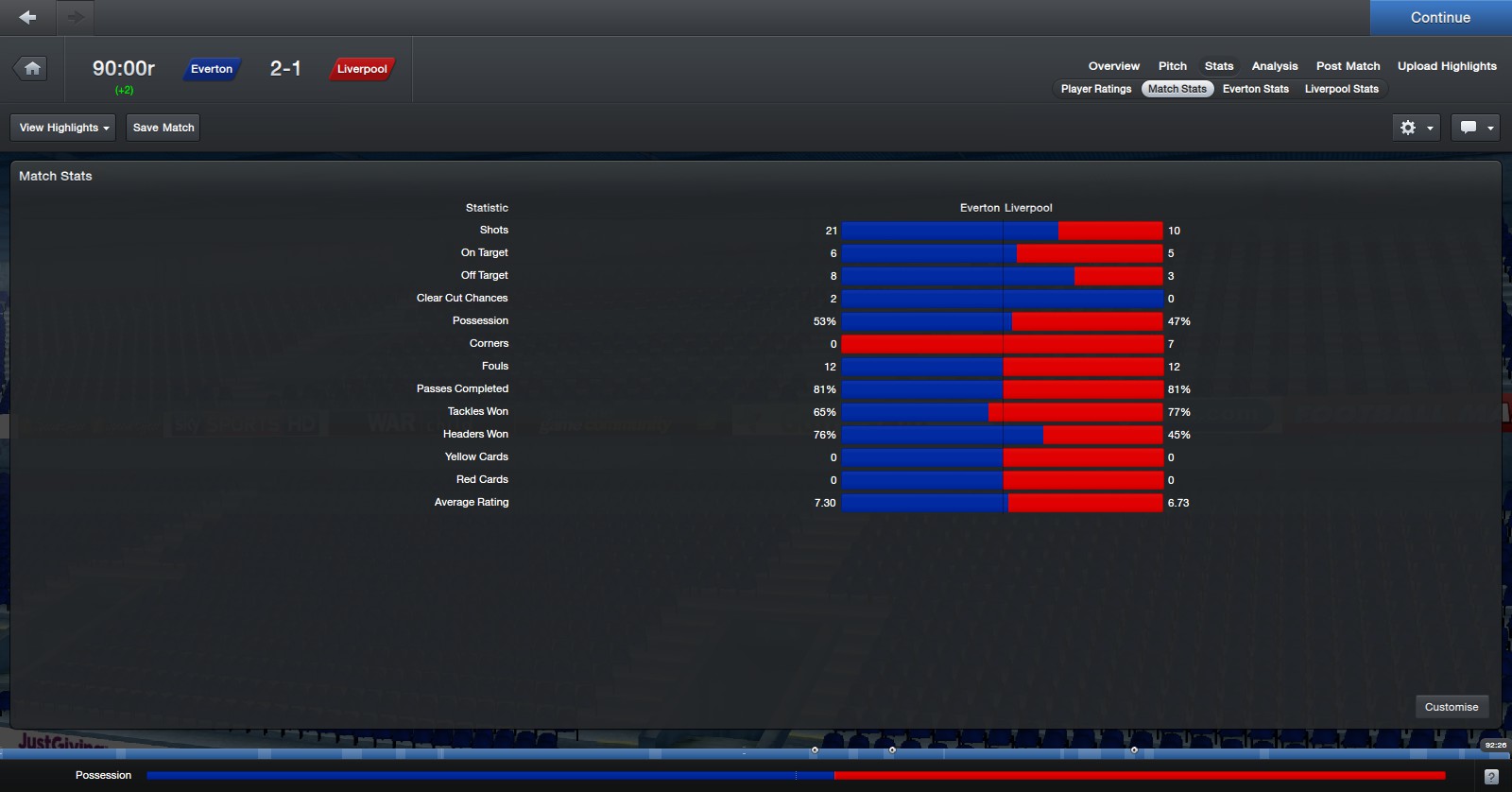Open the gear settings dropdown

1416,128
